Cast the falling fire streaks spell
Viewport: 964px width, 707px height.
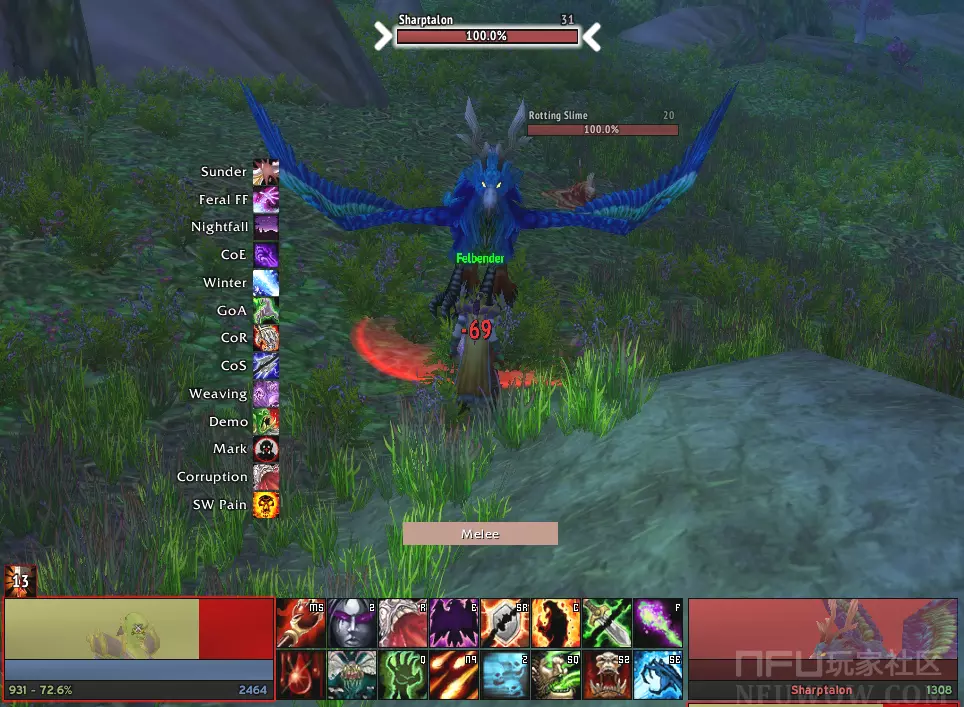click(454, 675)
